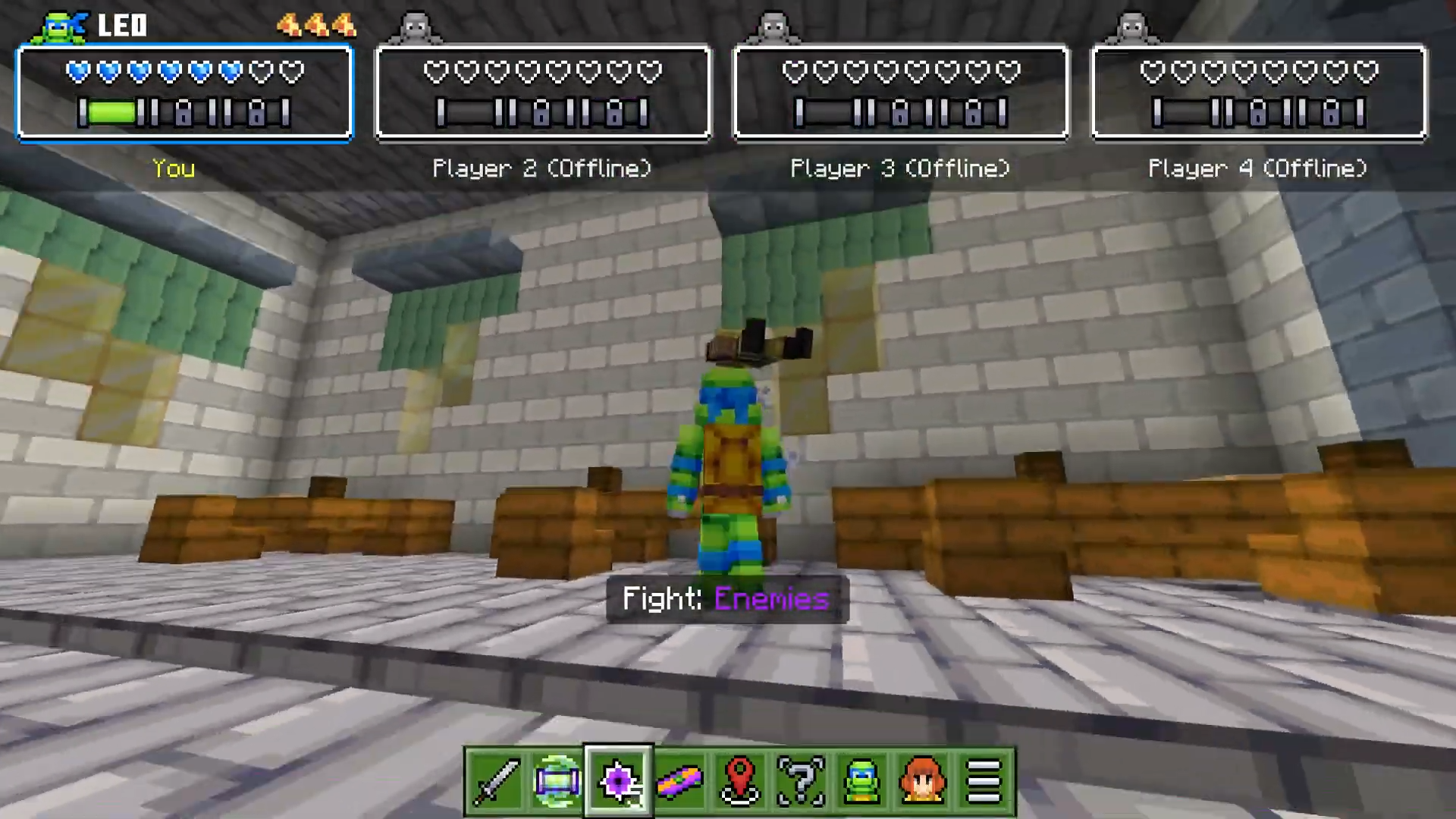This screenshot has width=1456, height=819.
Task: Select the purple shuriken hotbar slot
Action: [618, 781]
